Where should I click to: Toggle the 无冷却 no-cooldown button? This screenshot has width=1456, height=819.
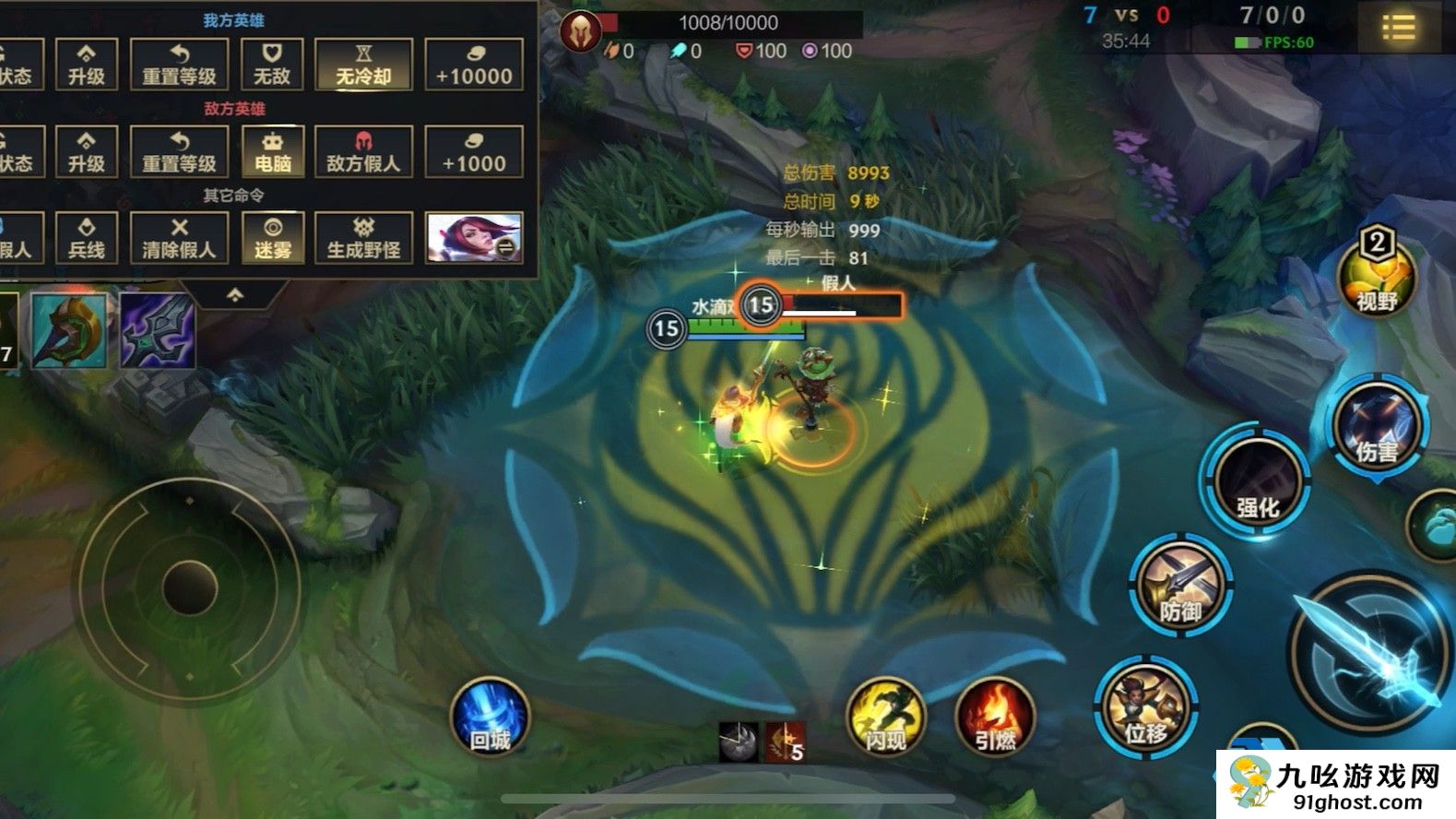click(363, 64)
